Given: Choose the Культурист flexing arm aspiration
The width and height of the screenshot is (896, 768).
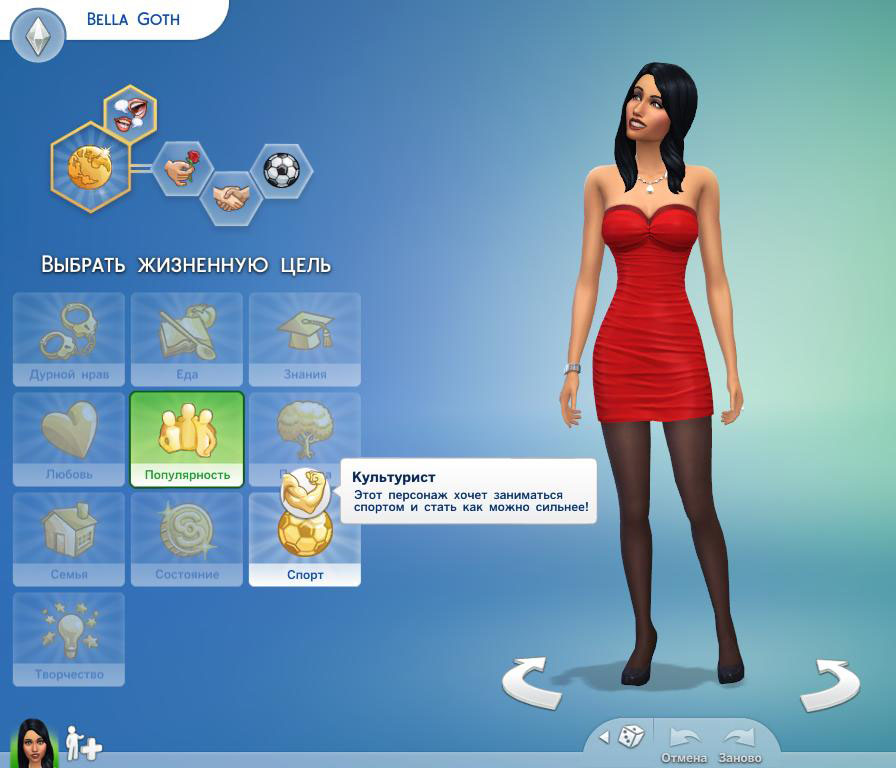Looking at the screenshot, I should [304, 490].
